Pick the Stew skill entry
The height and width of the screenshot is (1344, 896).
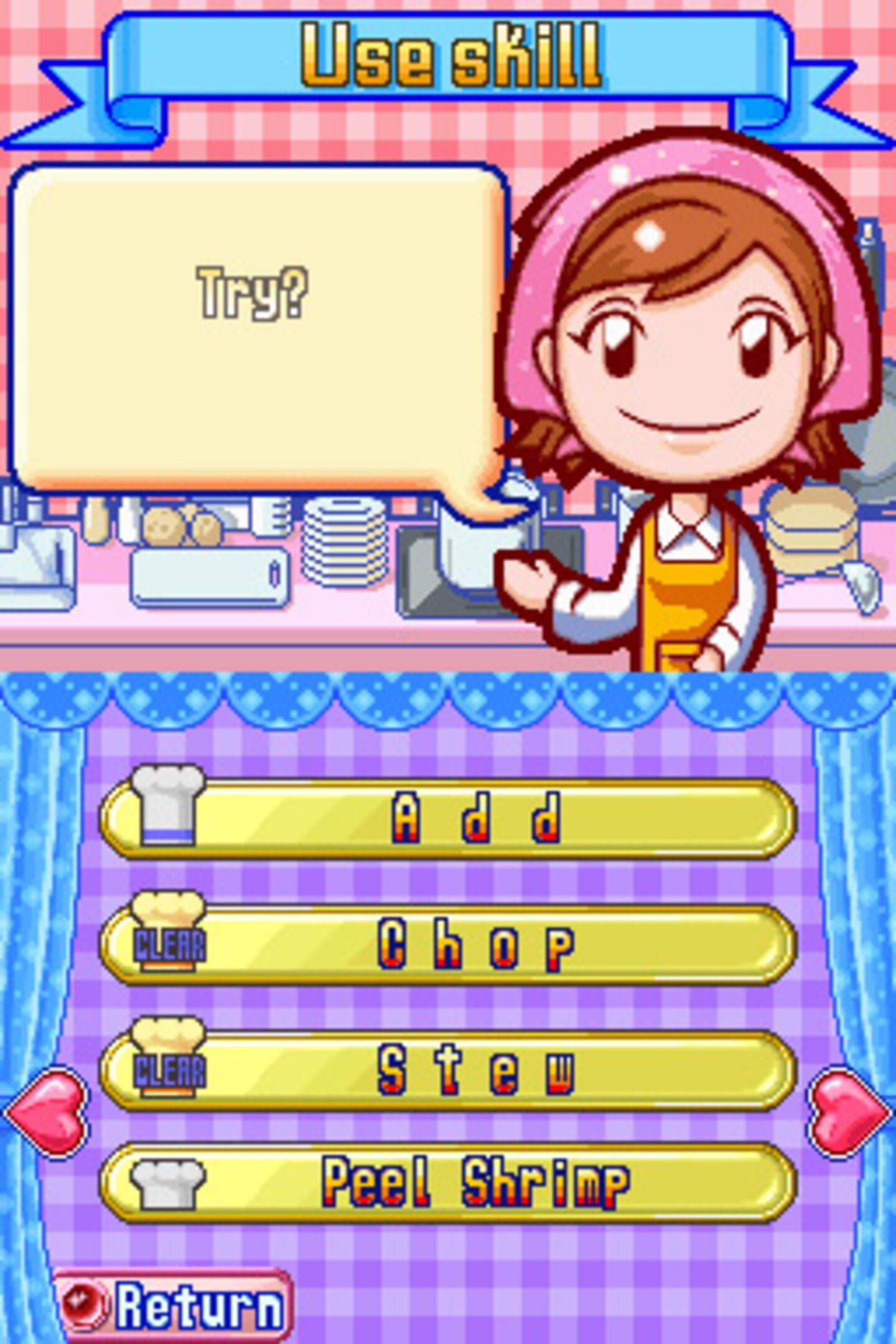pyautogui.click(x=448, y=1070)
